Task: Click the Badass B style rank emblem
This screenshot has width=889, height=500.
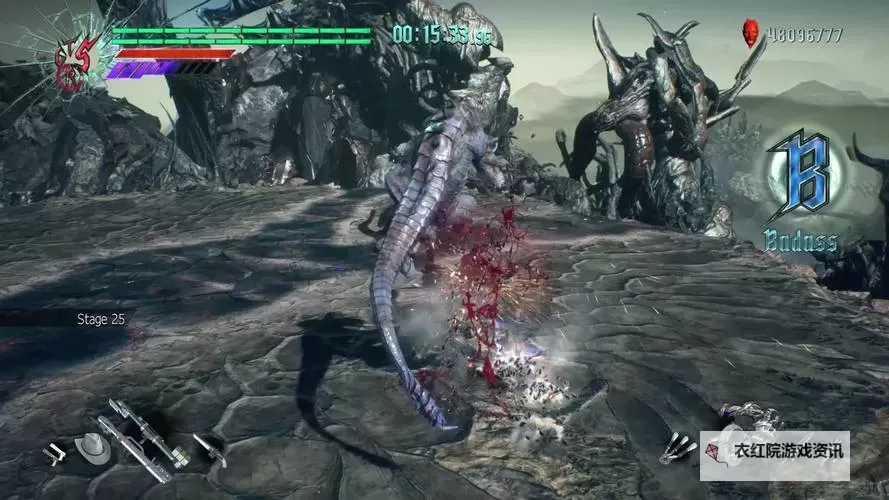Action: click(x=800, y=182)
